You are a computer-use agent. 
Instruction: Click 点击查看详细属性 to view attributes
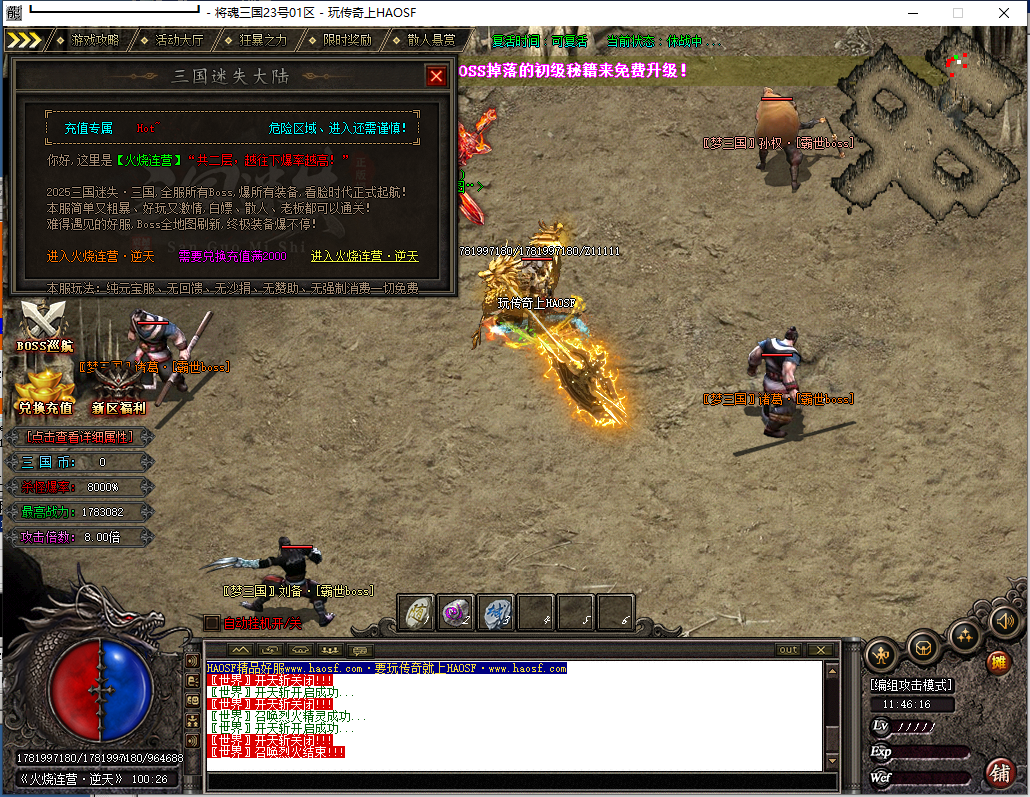coord(80,437)
